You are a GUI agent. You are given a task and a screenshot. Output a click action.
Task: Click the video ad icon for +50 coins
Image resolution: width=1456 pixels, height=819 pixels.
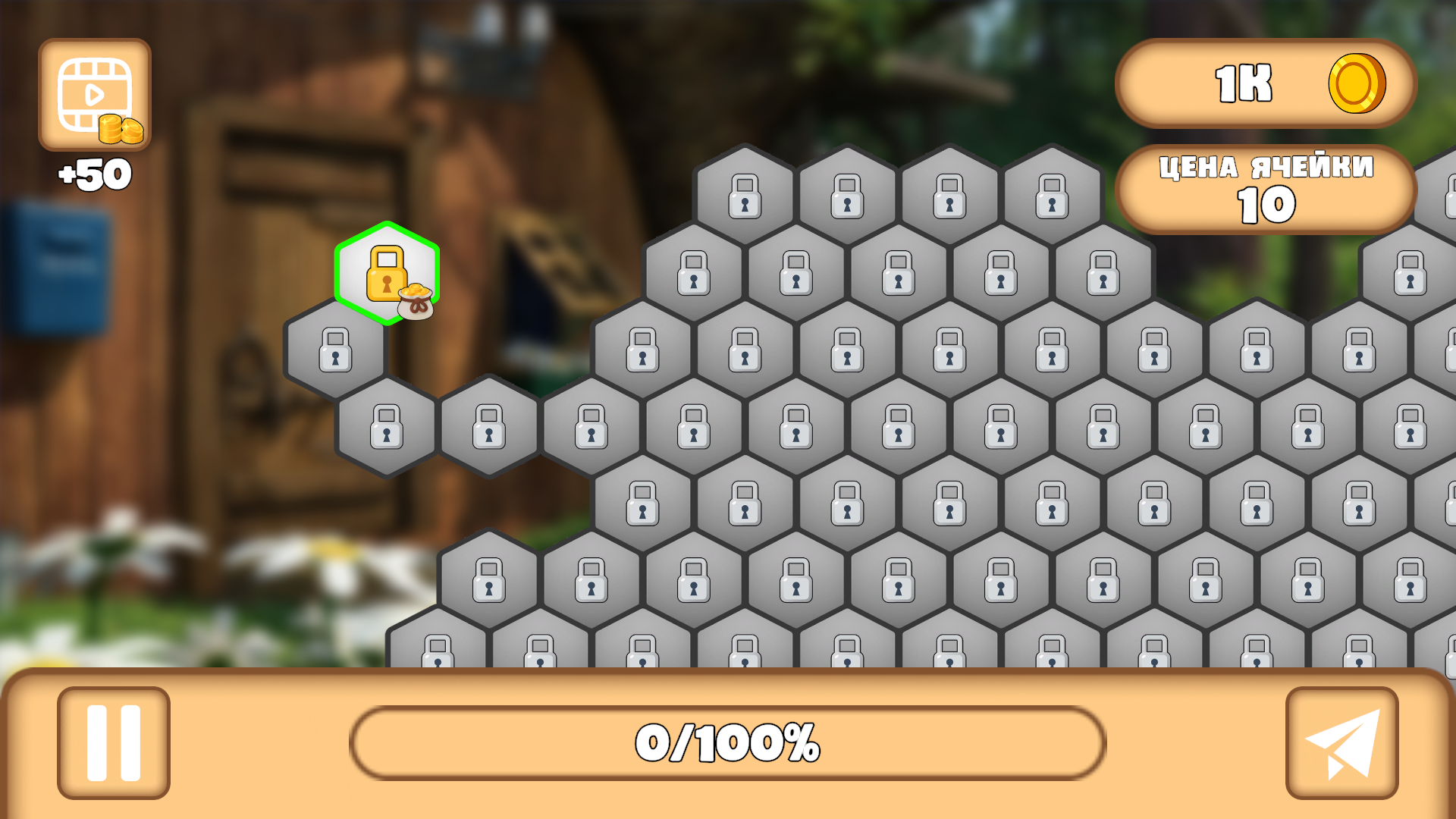point(93,95)
